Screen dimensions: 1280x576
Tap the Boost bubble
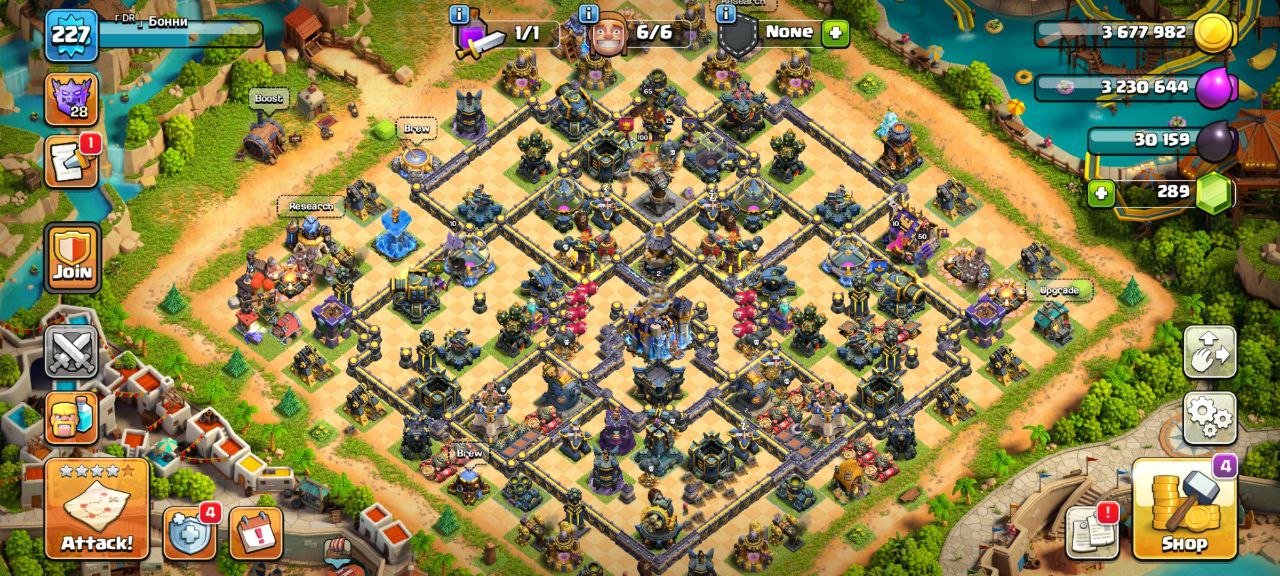coord(268,99)
